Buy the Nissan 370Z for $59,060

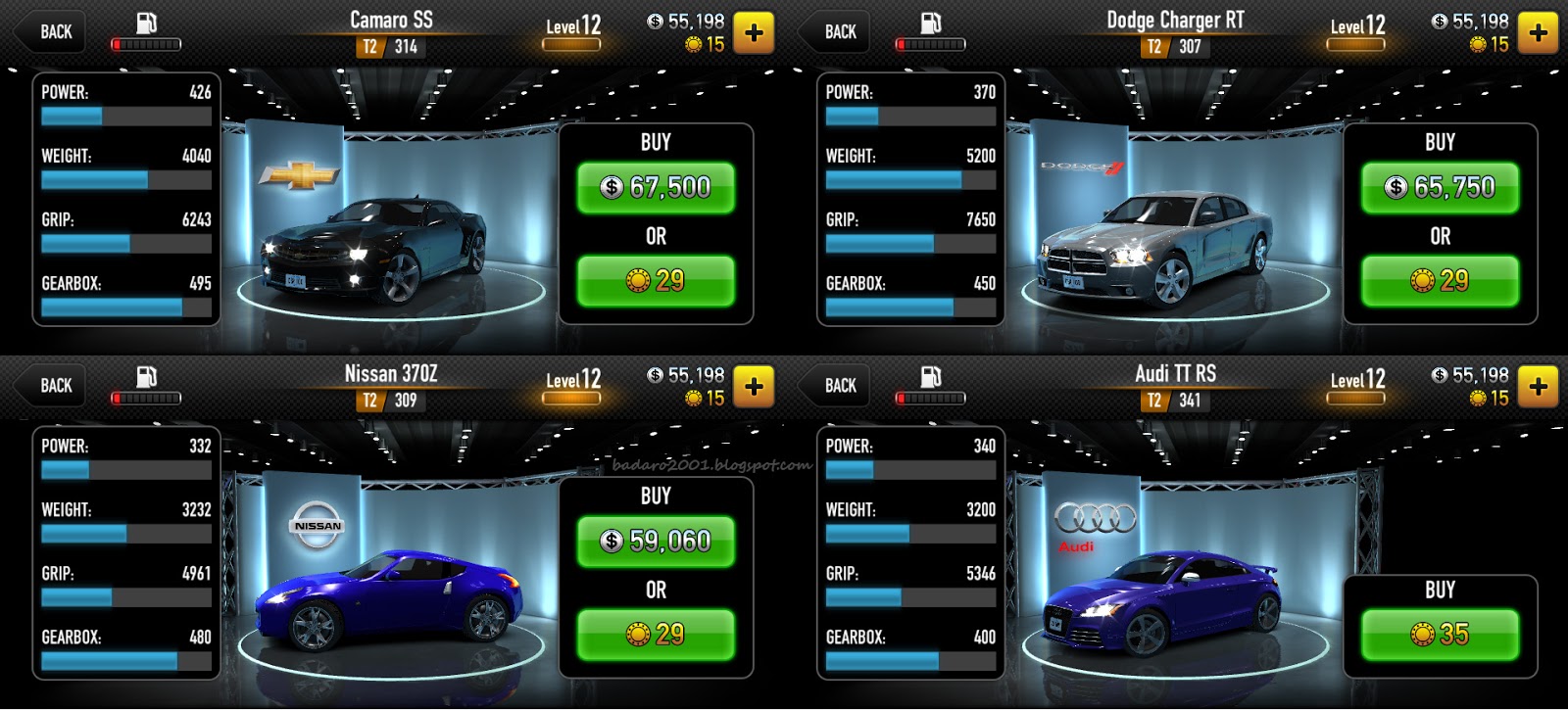tap(655, 539)
